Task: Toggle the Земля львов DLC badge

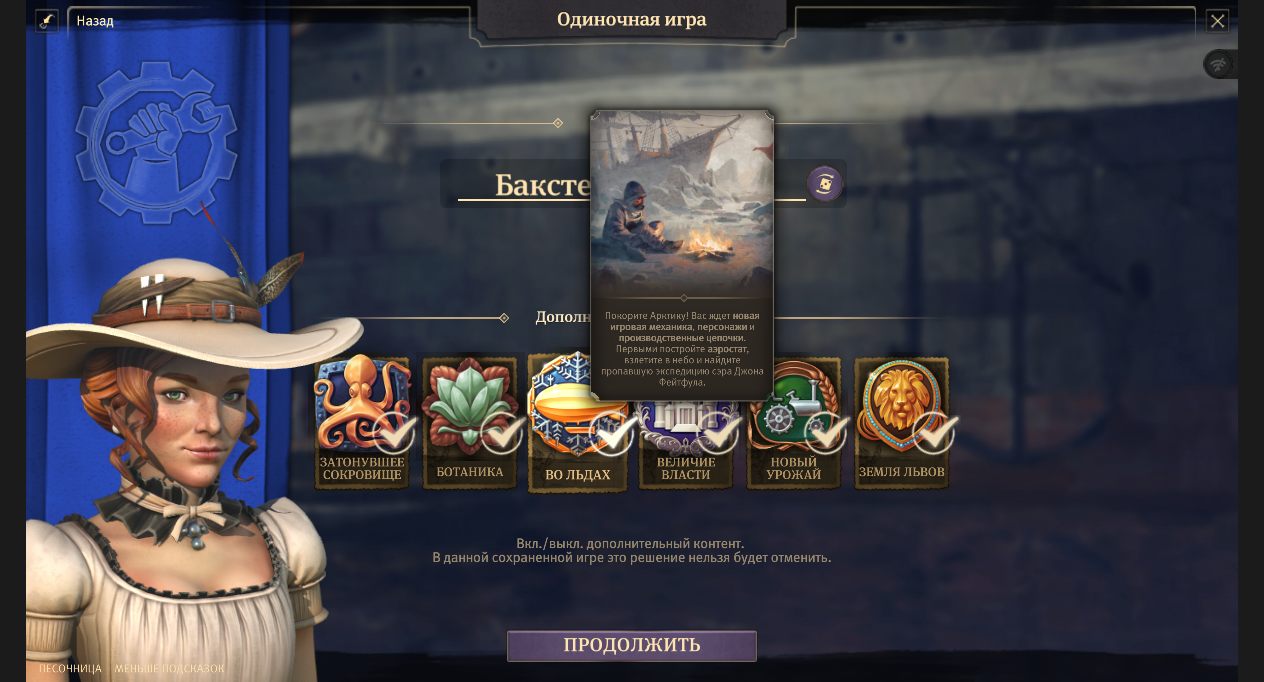Action: pos(901,422)
